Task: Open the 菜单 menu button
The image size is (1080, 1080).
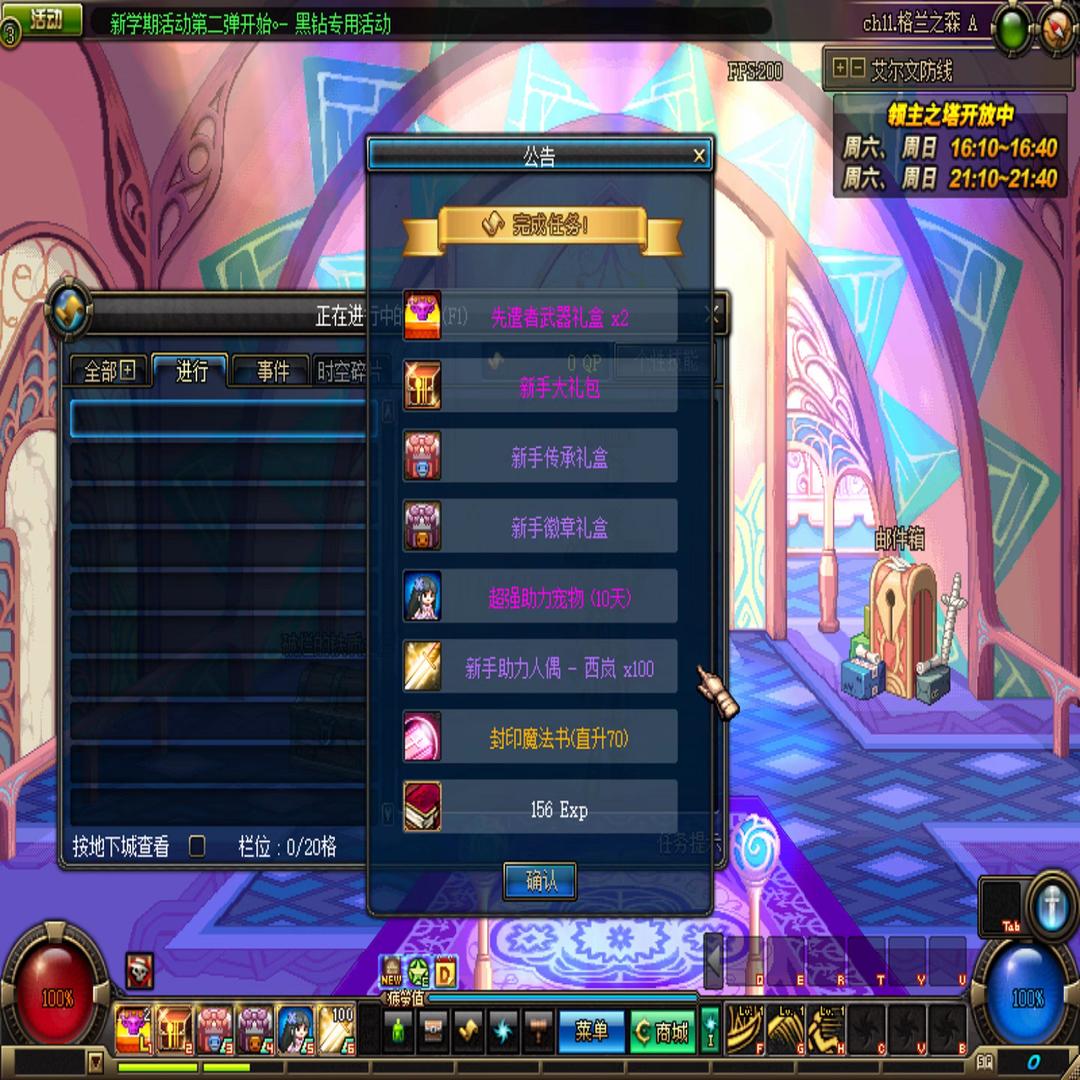Action: click(x=591, y=1032)
